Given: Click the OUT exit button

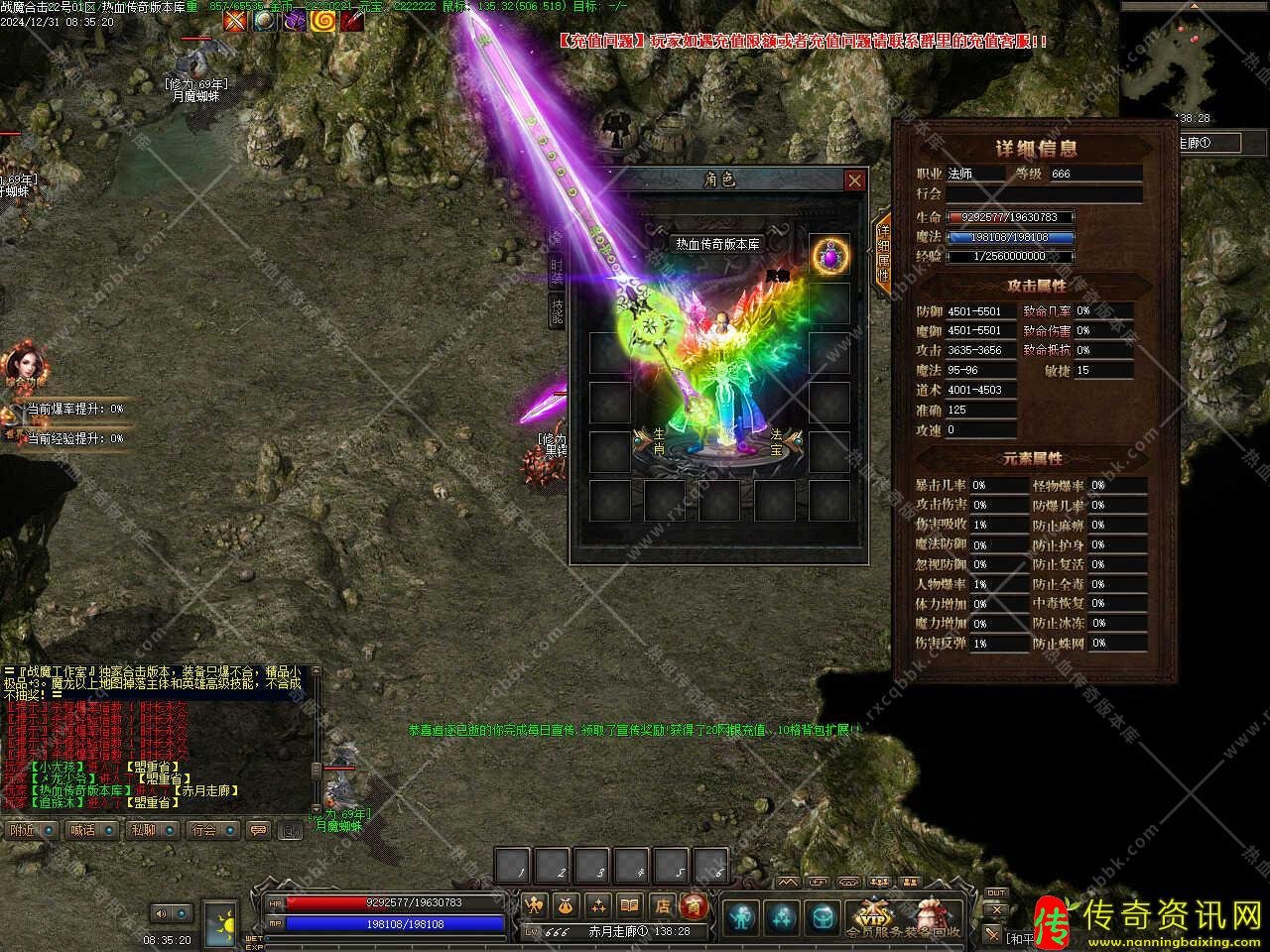Looking at the screenshot, I should pos(995,894).
